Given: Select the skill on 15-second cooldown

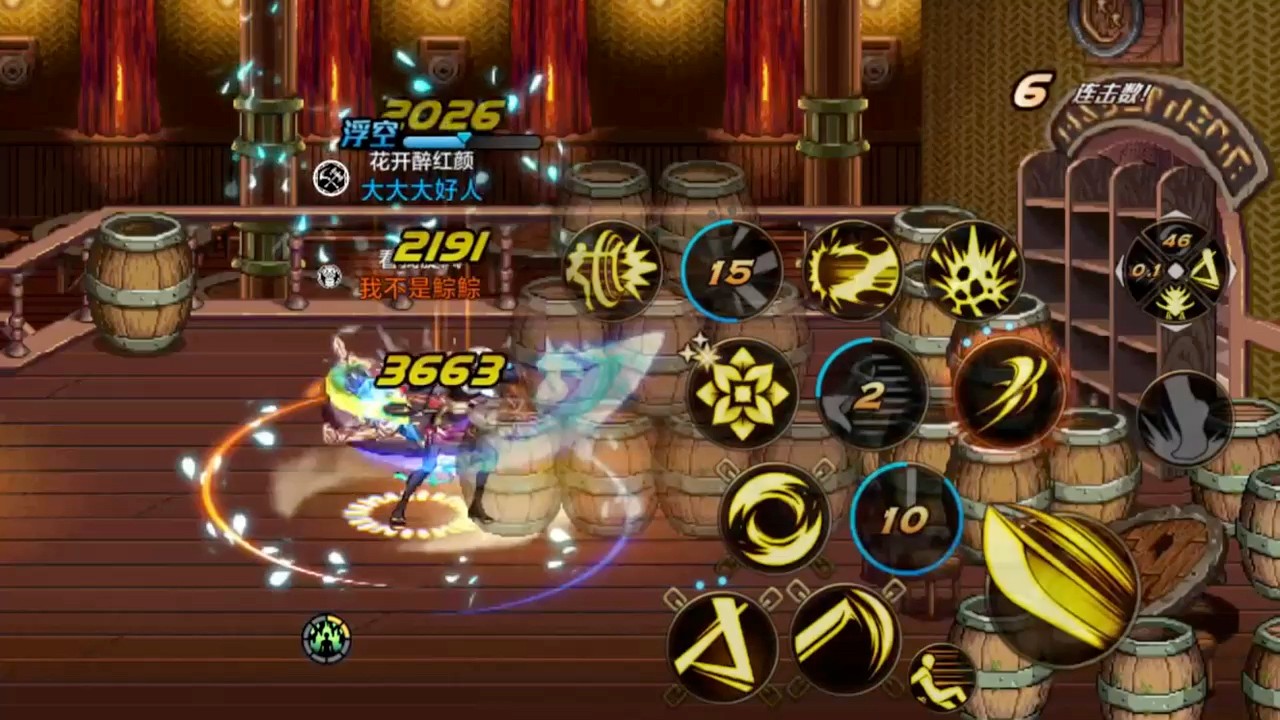Looking at the screenshot, I should pos(733,271).
